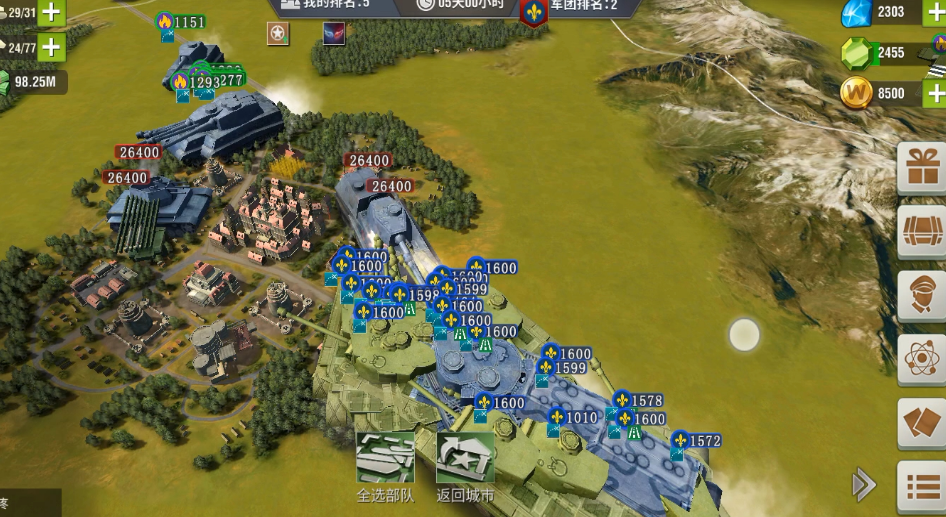Open the legion fleur-de-lis emblem
Screen dimensions: 946x517
(534, 13)
